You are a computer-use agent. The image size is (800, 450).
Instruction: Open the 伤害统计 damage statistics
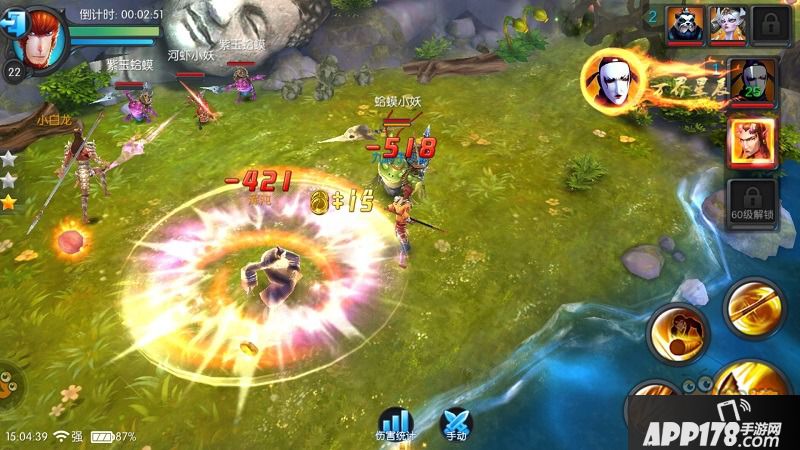[395, 424]
